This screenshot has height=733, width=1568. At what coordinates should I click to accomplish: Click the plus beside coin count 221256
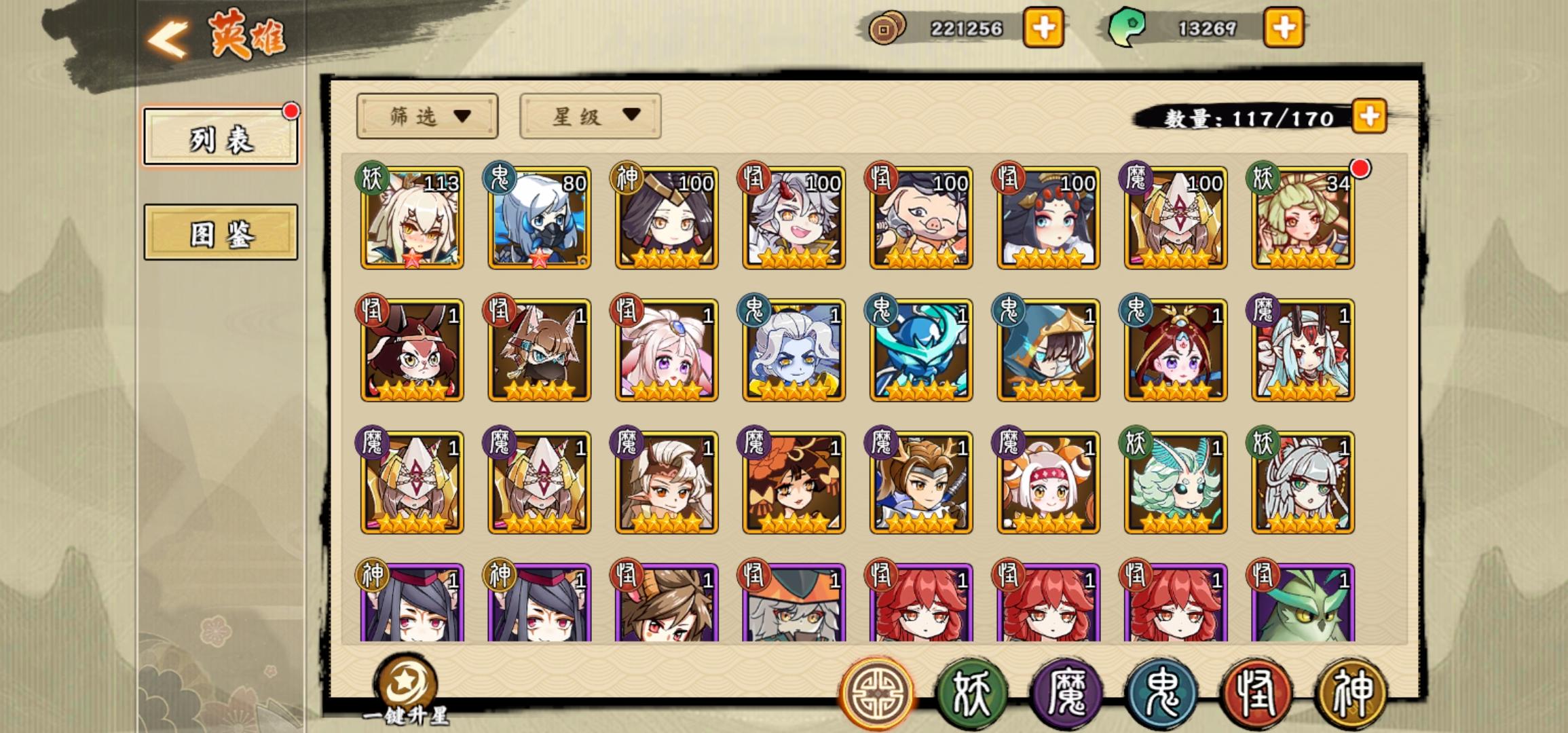(x=1043, y=29)
